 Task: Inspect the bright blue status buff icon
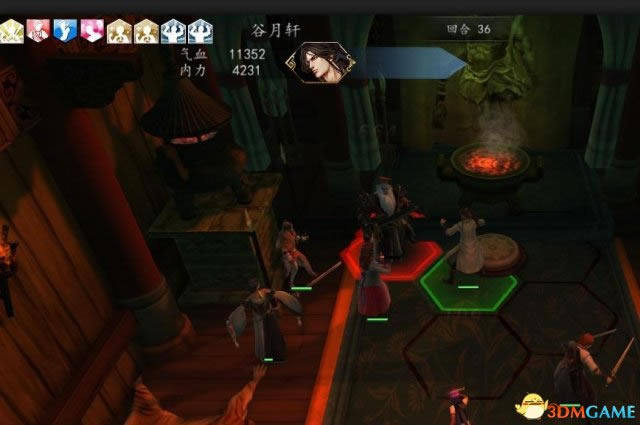[x=66, y=30]
